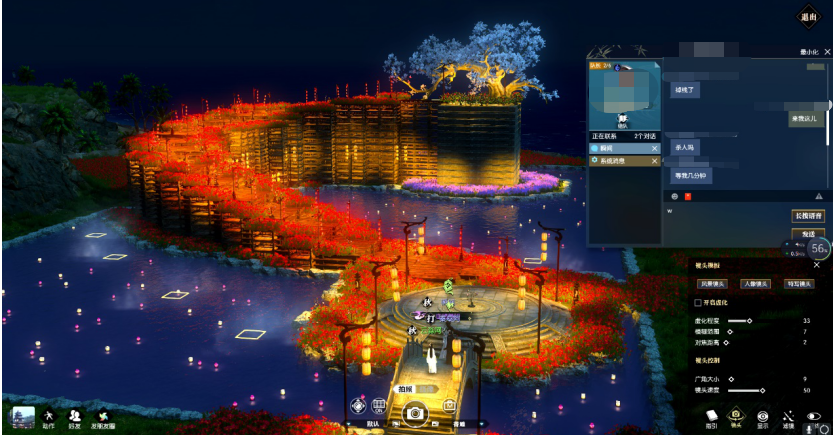Send the chat message with 发送
Image resolution: width=833 pixels, height=435 pixels.
pyautogui.click(x=808, y=234)
